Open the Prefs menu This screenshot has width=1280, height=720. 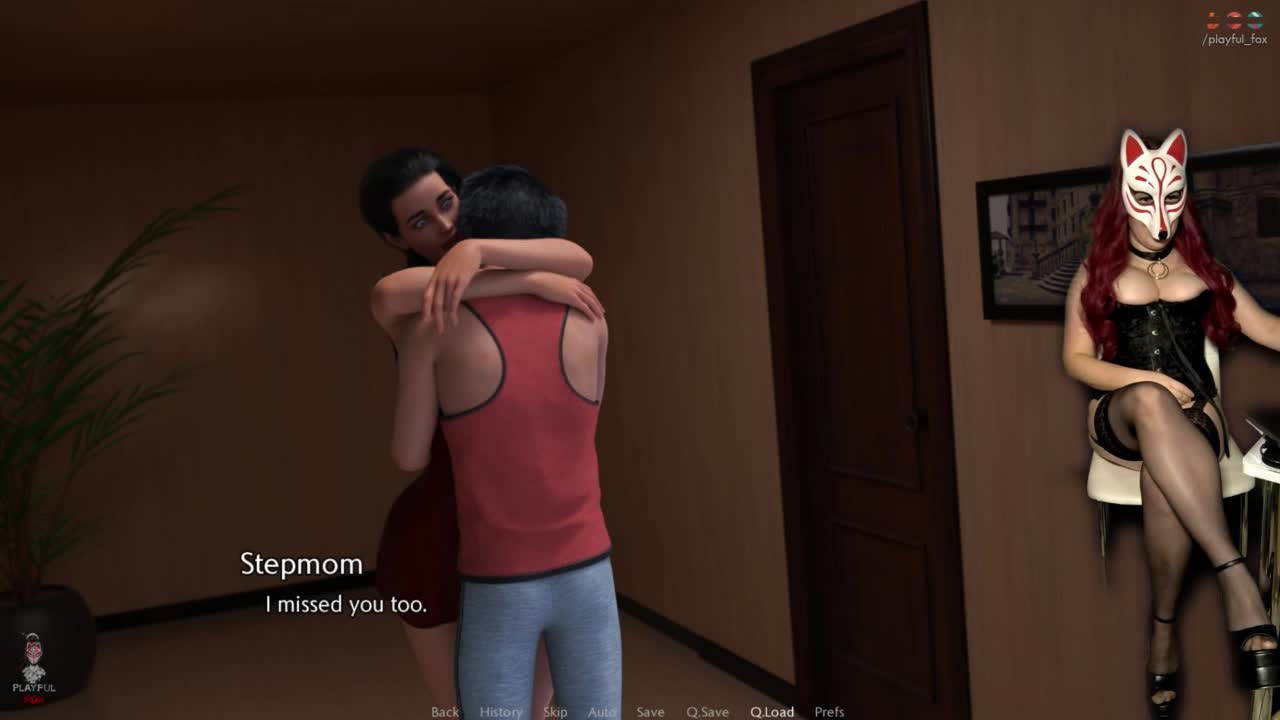tap(829, 712)
